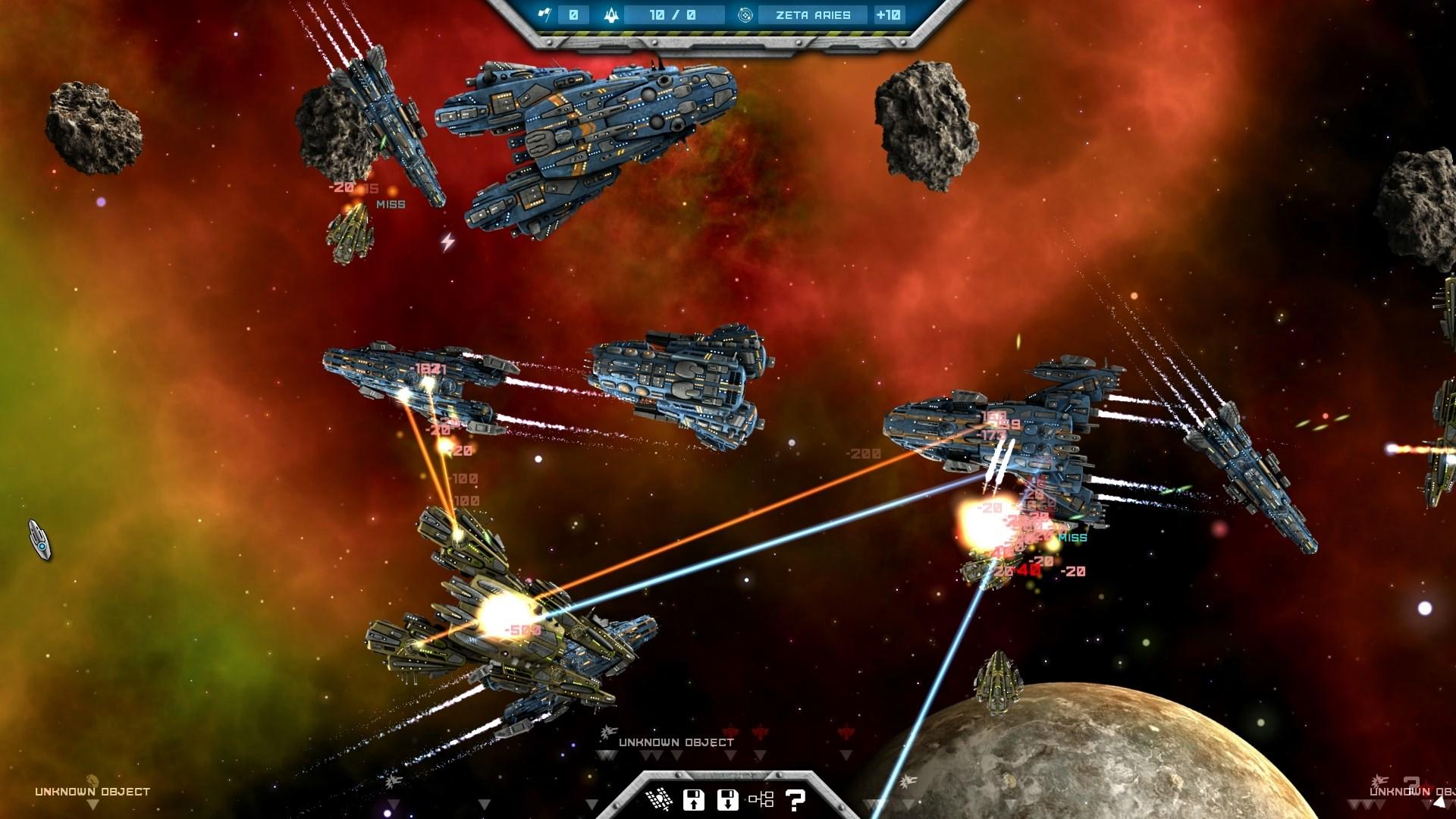Image resolution: width=1456 pixels, height=819 pixels.
Task: Click the ship fleet icon beside 10/0 counter
Action: (611, 14)
